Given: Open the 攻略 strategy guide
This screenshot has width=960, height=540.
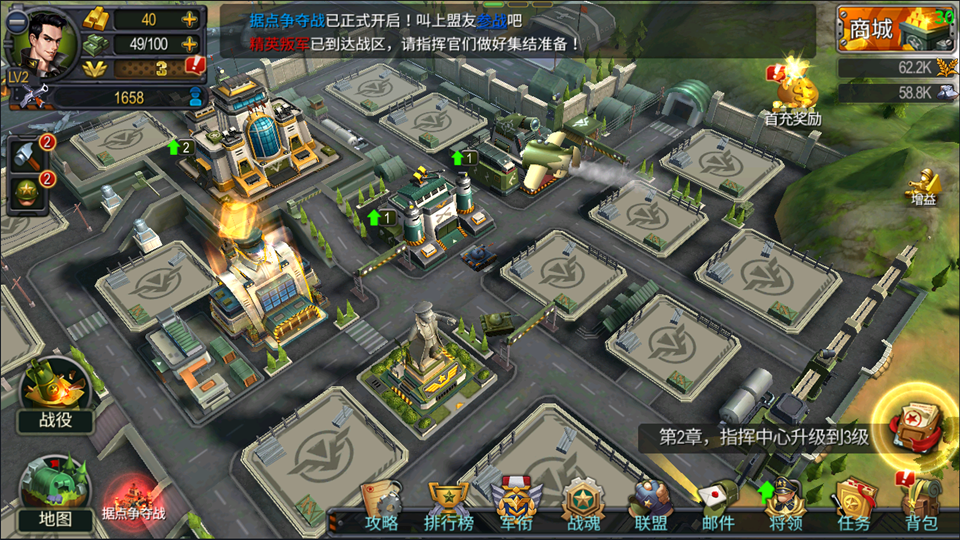Looking at the screenshot, I should 381,505.
